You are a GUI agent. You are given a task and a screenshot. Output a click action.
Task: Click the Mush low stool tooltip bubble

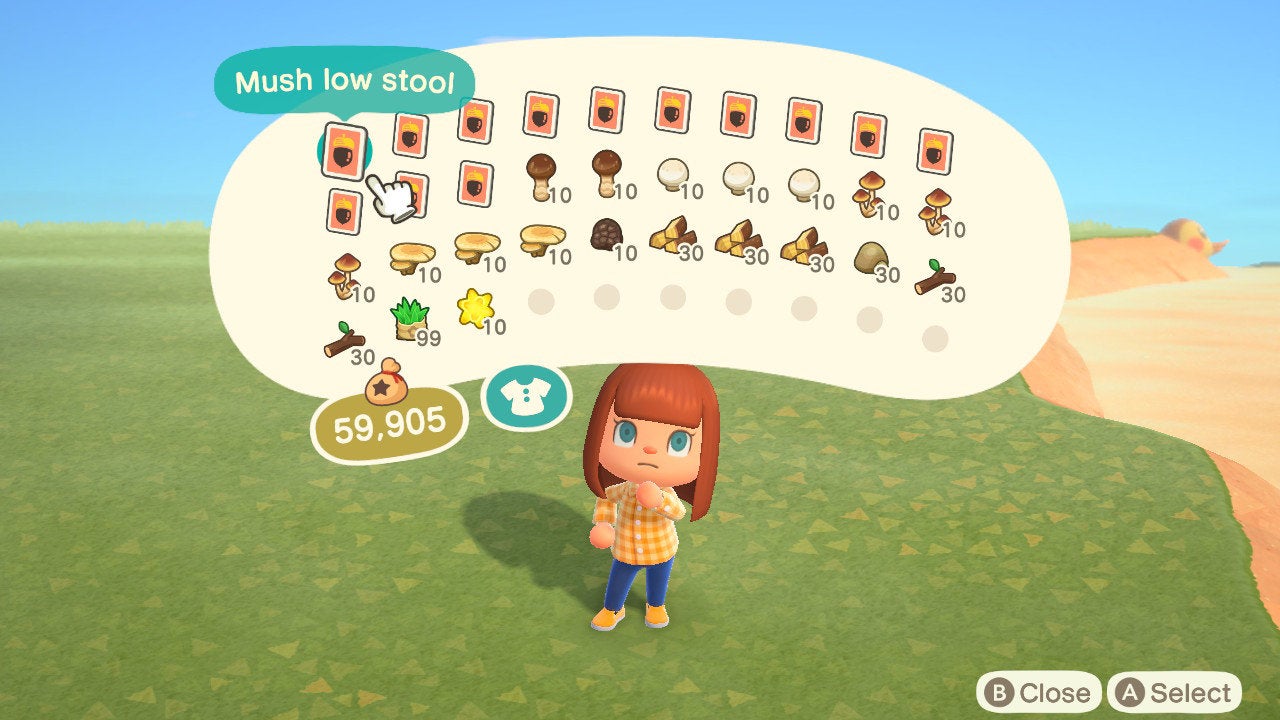tap(345, 82)
